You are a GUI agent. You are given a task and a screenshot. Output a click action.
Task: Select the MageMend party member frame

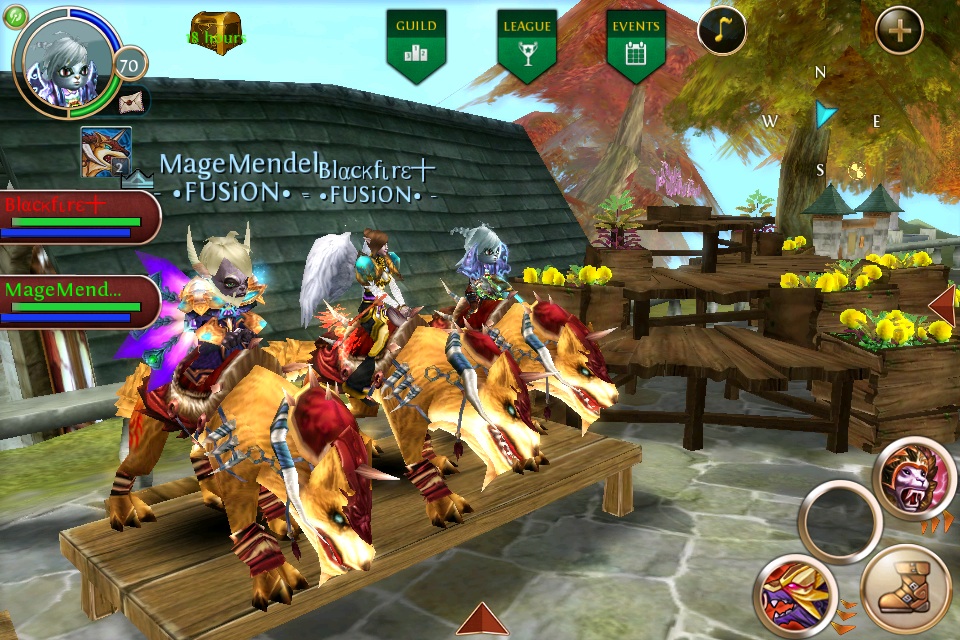click(x=78, y=300)
